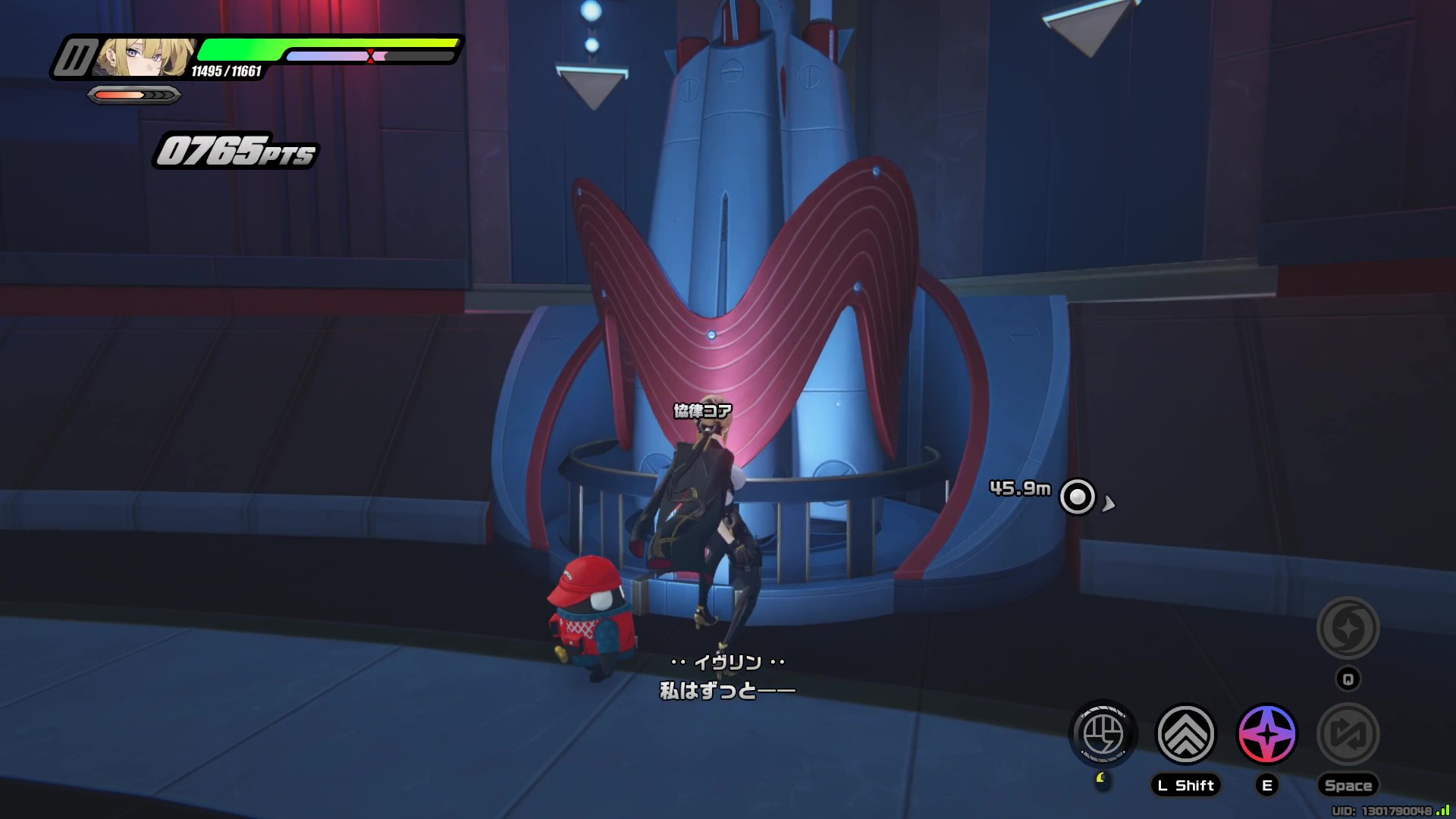
Task: Select the blonde character portrait
Action: pyautogui.click(x=144, y=57)
